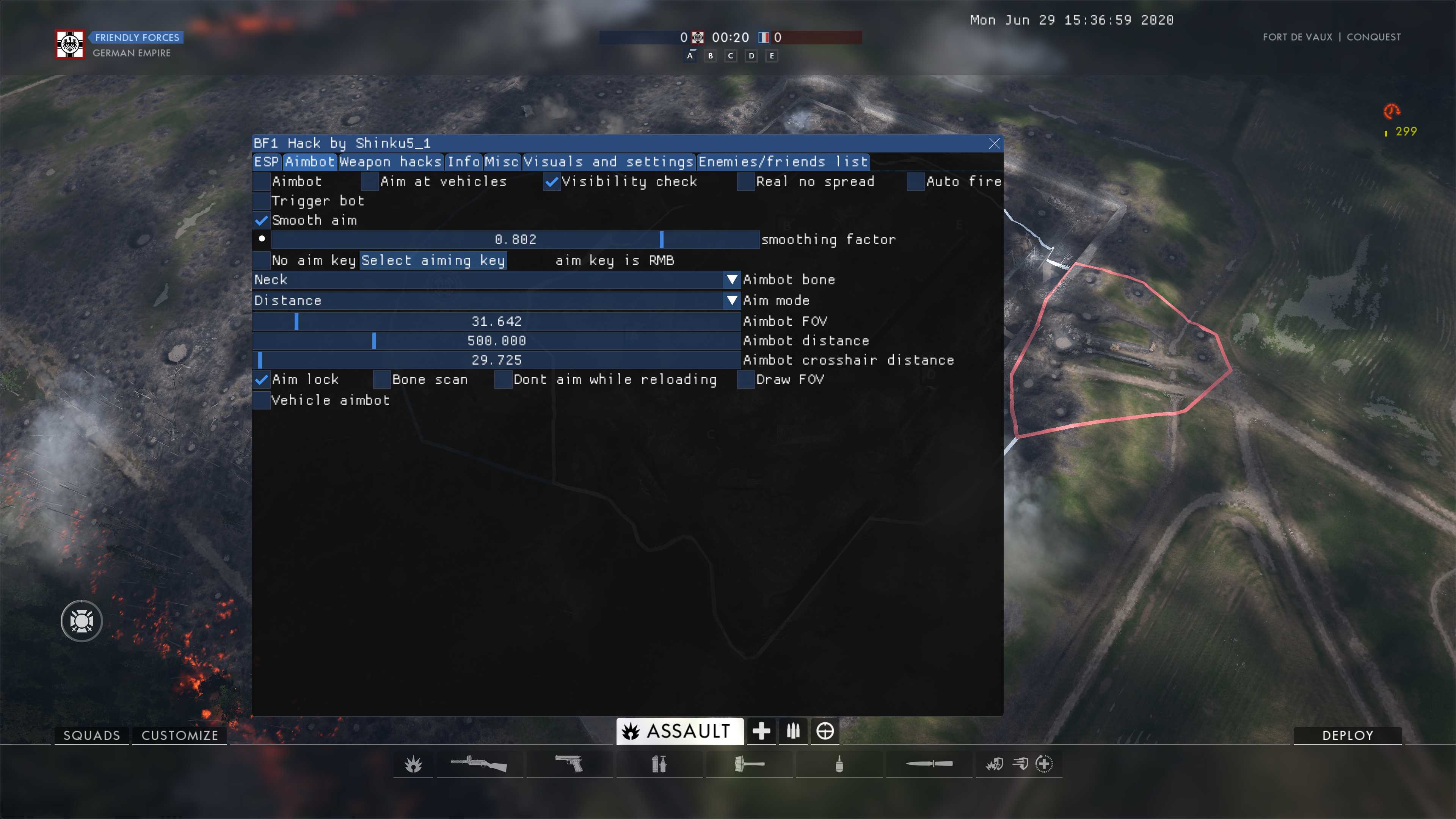Viewport: 1456px width, 819px height.
Task: Select the primary weapon loadout slot
Action: pos(479,764)
